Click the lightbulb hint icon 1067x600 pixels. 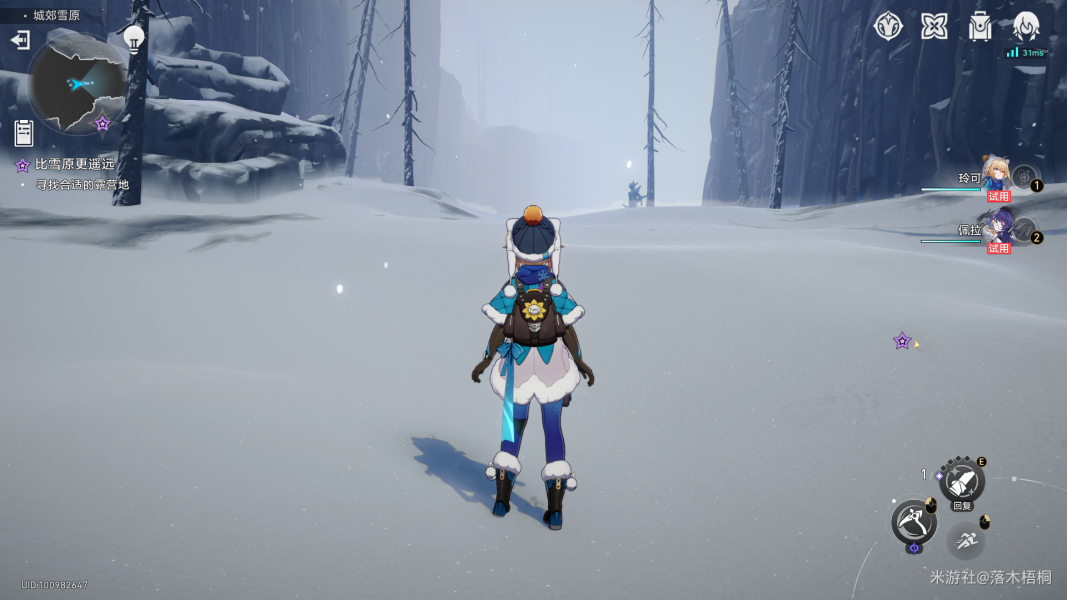134,39
